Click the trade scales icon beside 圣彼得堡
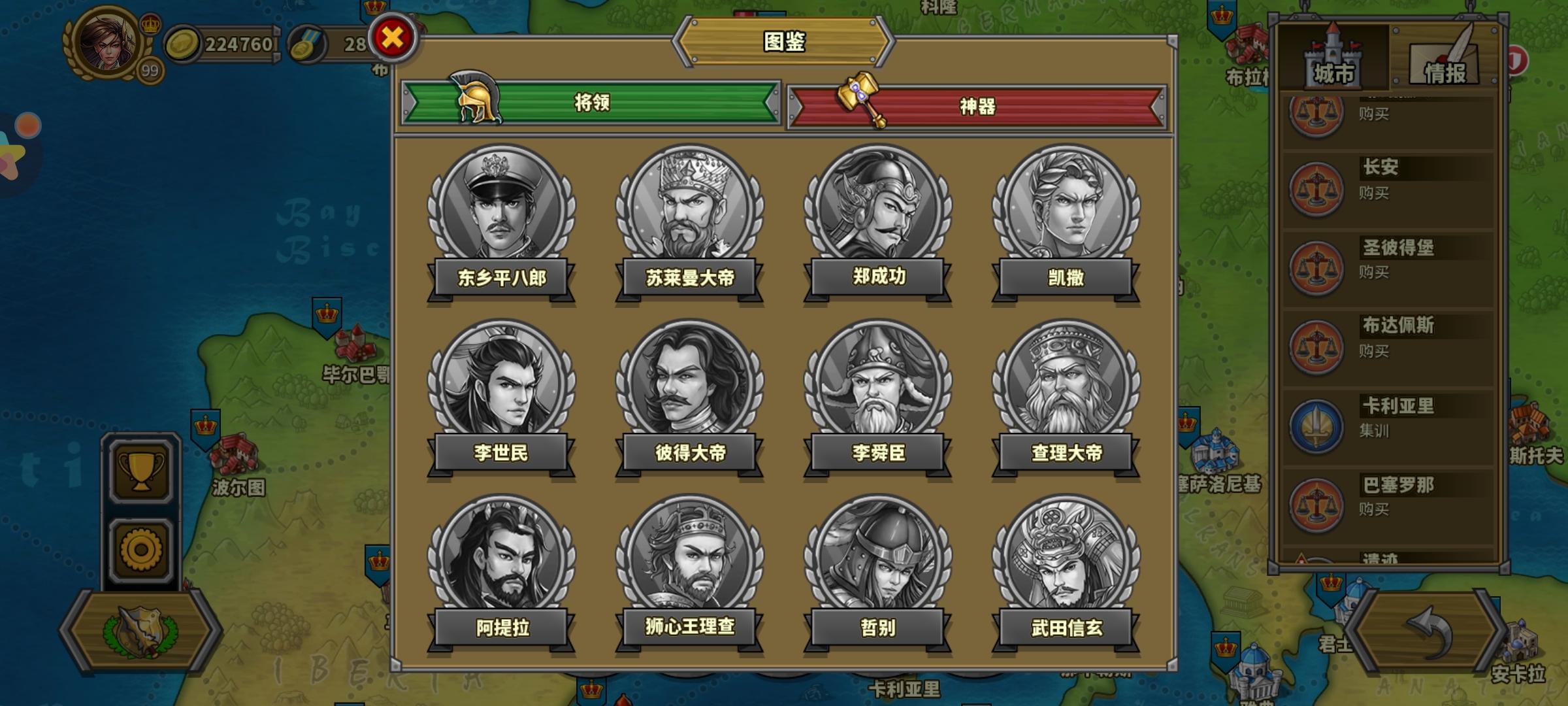This screenshot has height=706, width=1568. [x=1318, y=267]
